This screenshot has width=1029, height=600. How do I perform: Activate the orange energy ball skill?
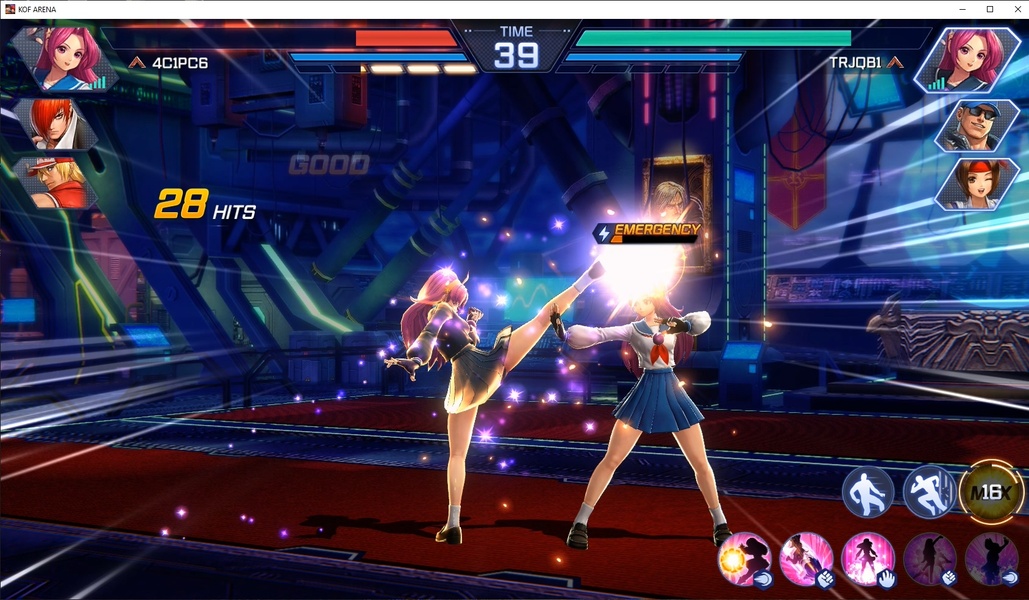(x=745, y=558)
